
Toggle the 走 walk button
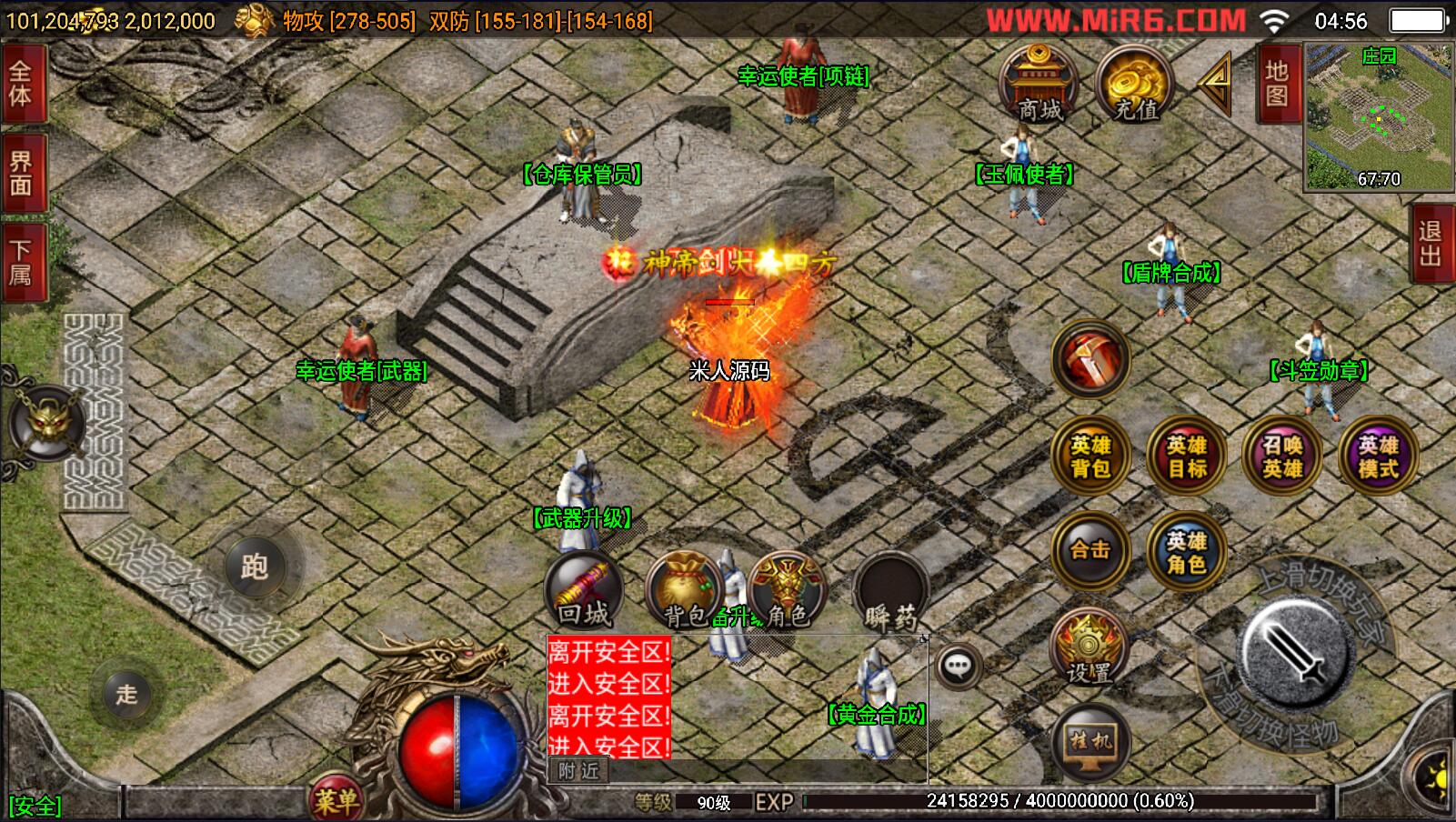[126, 695]
